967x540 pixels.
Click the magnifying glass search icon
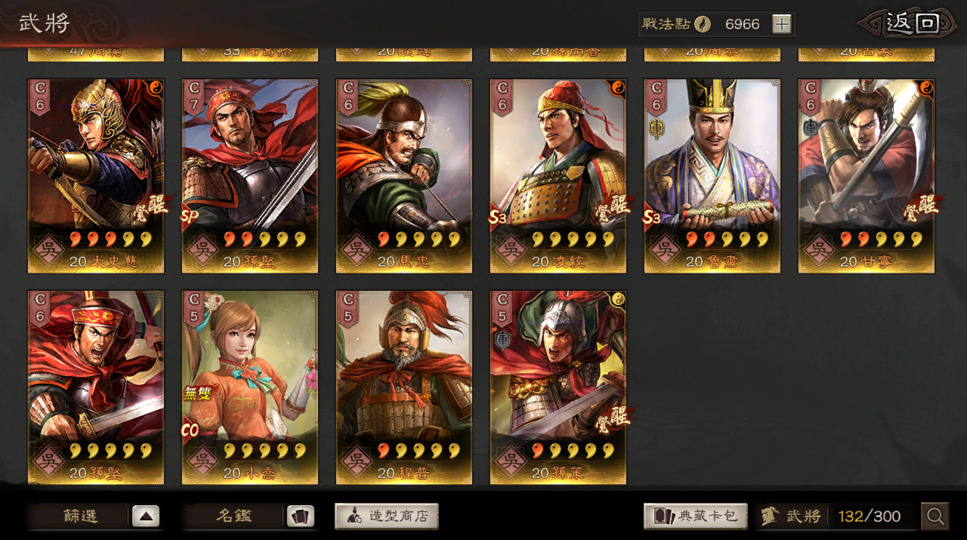(x=935, y=516)
